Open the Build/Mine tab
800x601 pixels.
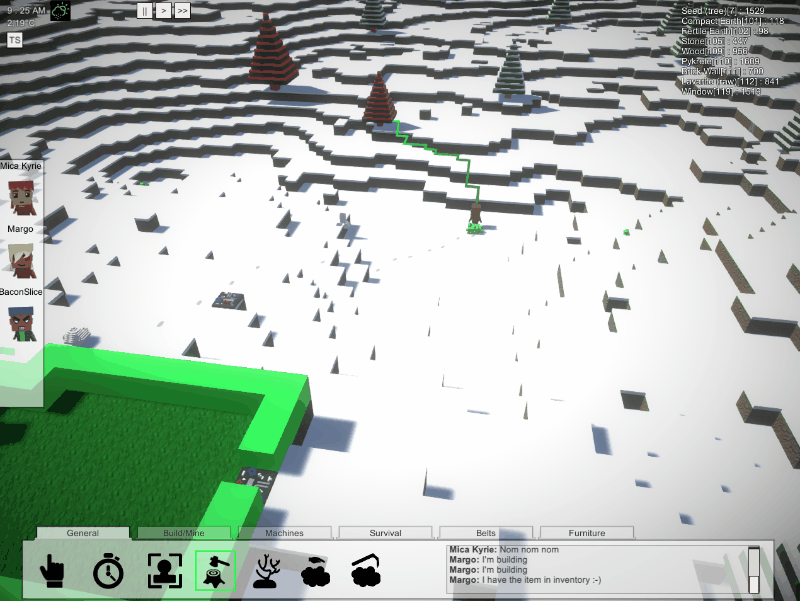point(184,533)
